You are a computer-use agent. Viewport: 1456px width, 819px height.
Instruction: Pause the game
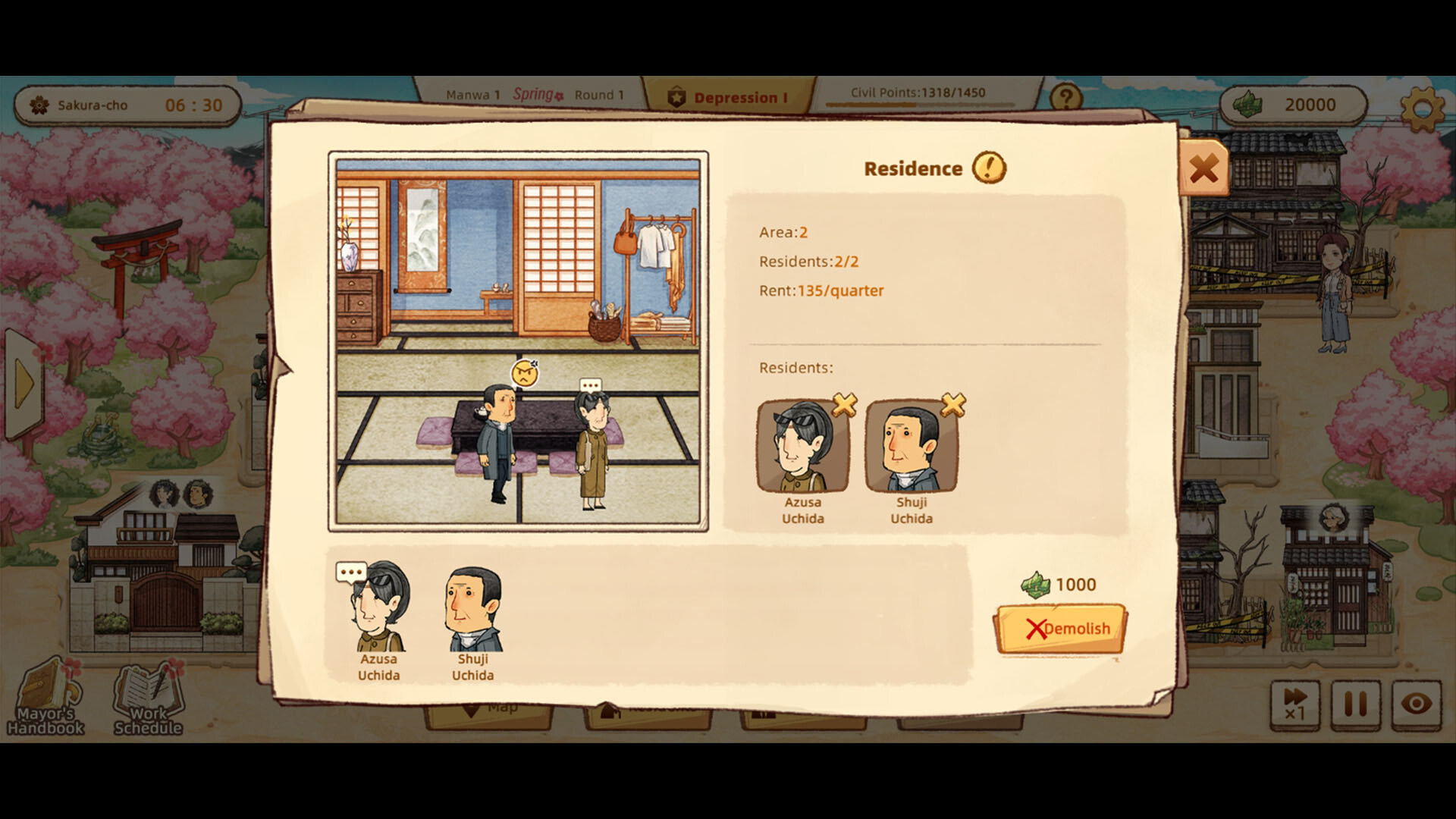1354,705
